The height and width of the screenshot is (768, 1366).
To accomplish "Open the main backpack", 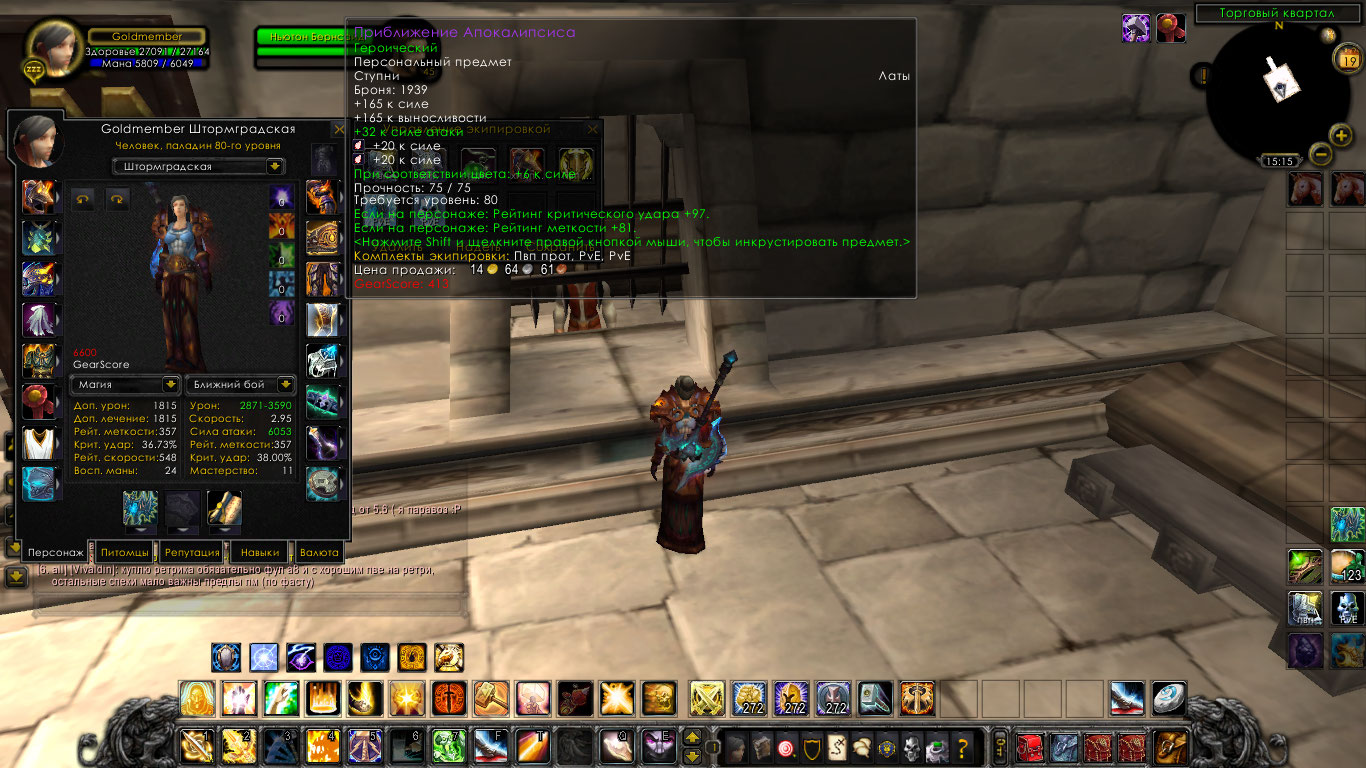I will [x=1172, y=745].
